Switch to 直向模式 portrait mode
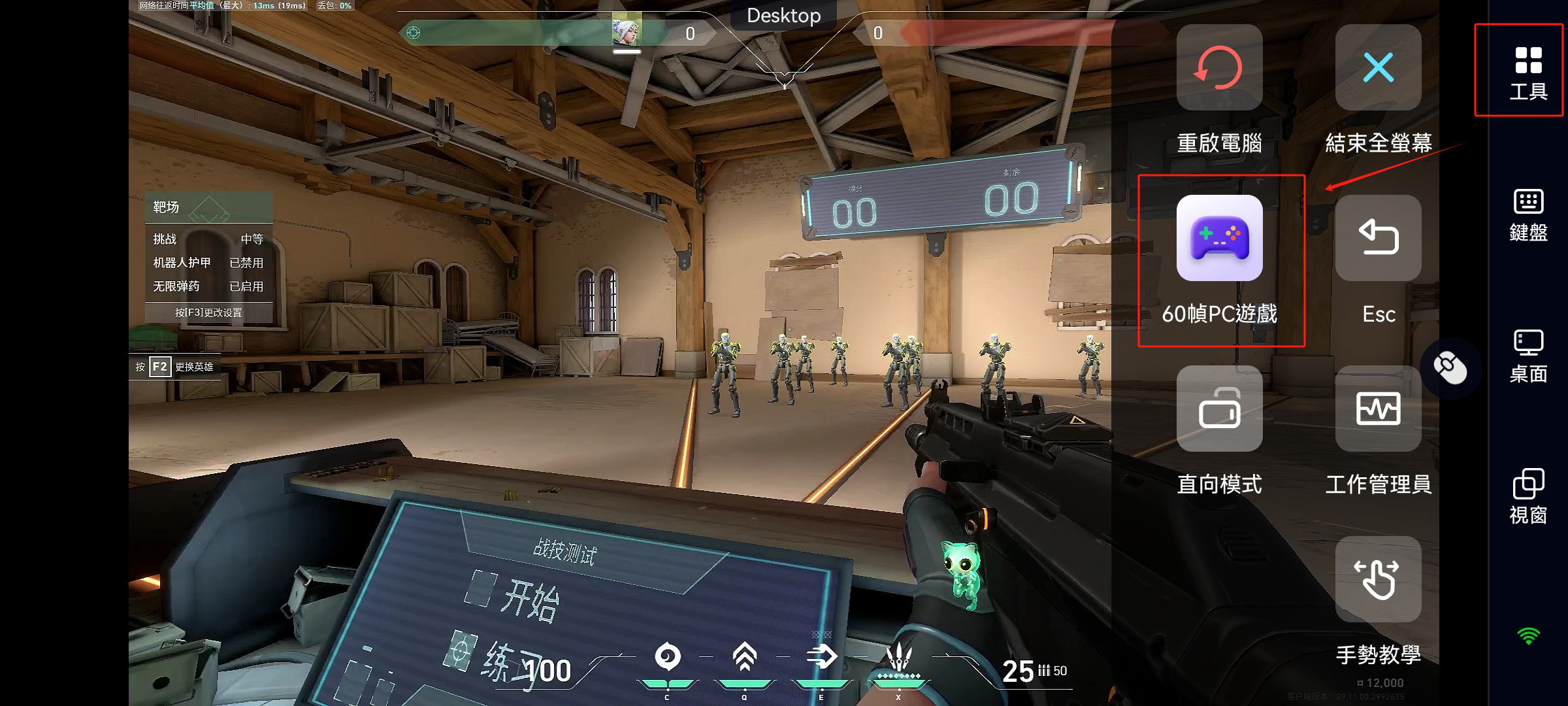The image size is (1568, 706). point(1219,409)
